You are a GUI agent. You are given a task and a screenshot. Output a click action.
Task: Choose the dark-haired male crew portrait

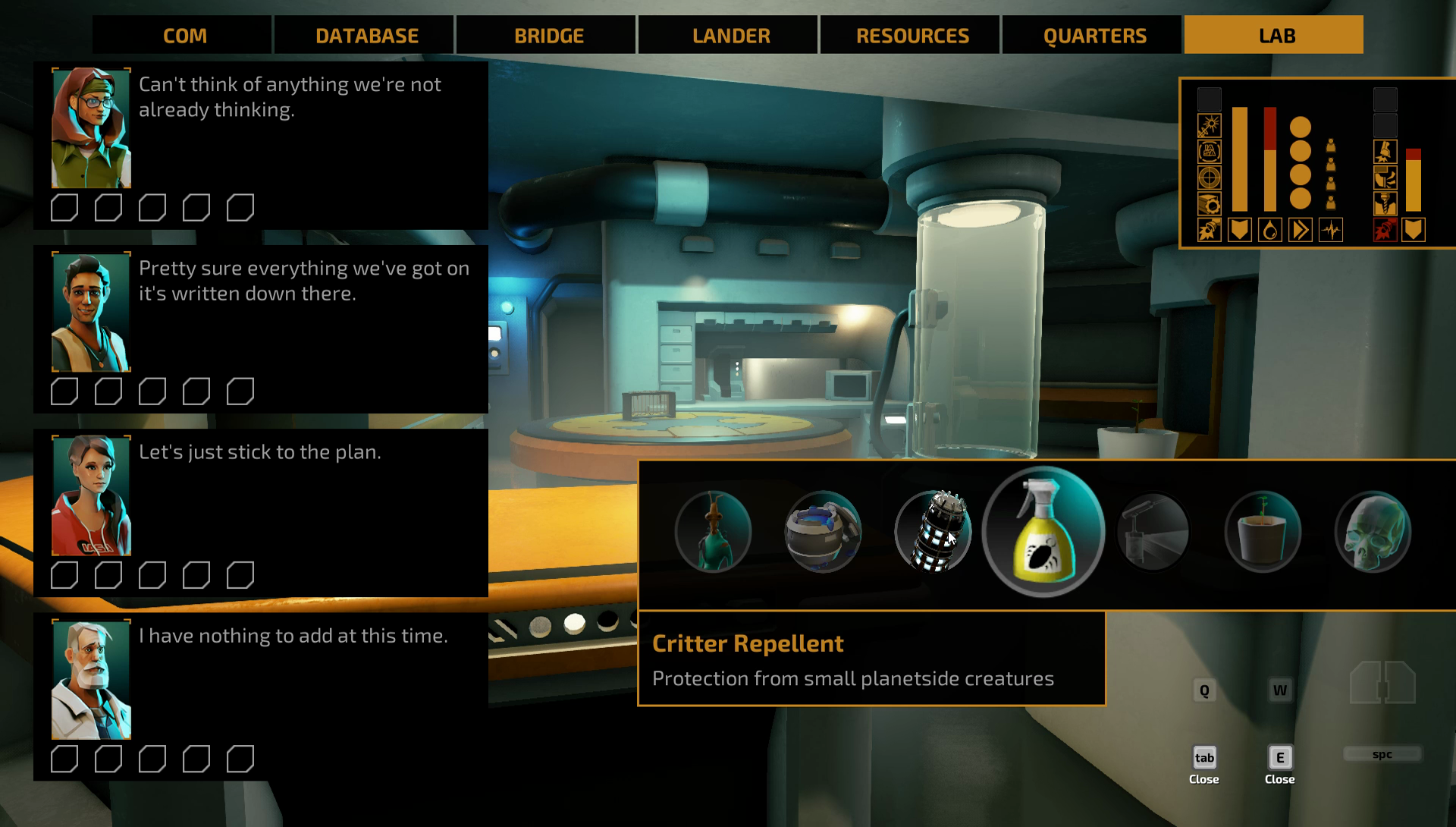(x=91, y=312)
